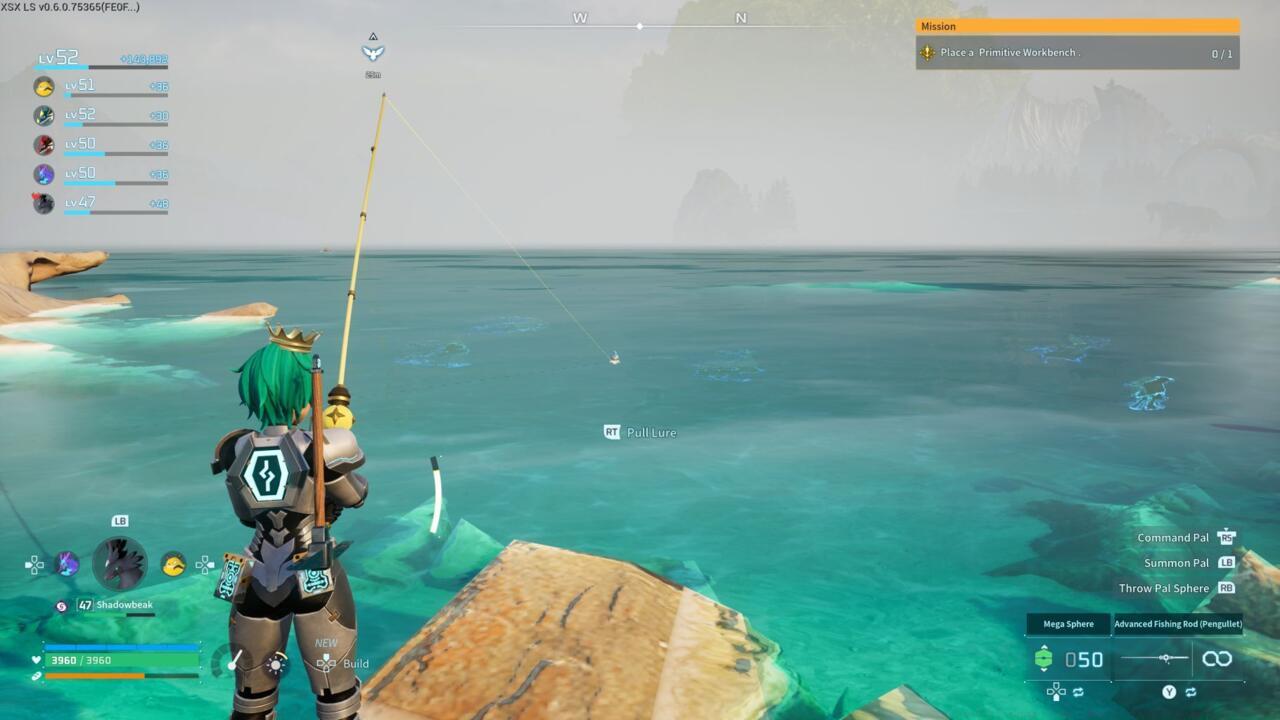Screen dimensions: 1280x720
Task: Click the dark element icon beside Shadowbeak's level
Action: (62, 606)
